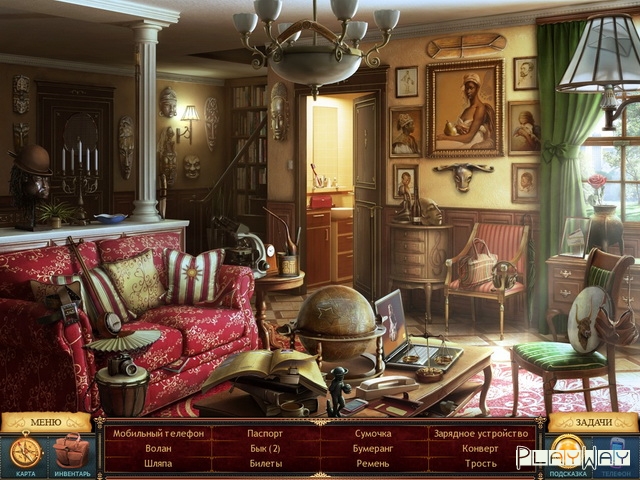Open the ИНВЕНТАРЬ briefcase inventory
This screenshot has width=640, height=480.
click(x=71, y=453)
